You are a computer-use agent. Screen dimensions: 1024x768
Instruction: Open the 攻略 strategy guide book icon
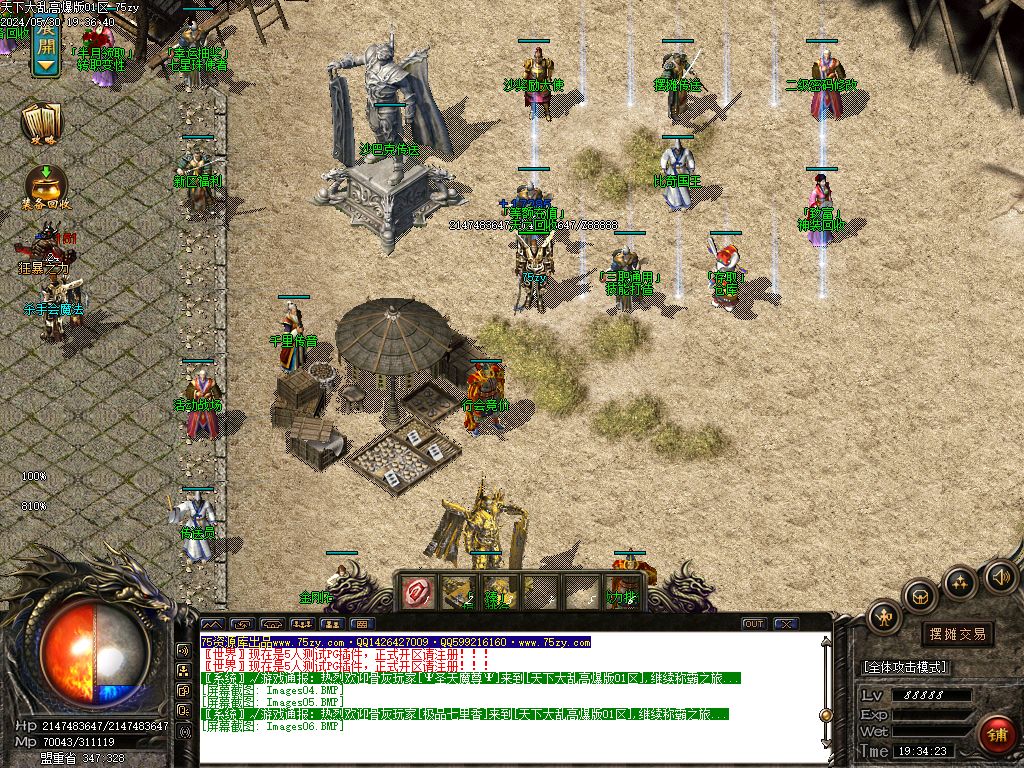(x=42, y=123)
